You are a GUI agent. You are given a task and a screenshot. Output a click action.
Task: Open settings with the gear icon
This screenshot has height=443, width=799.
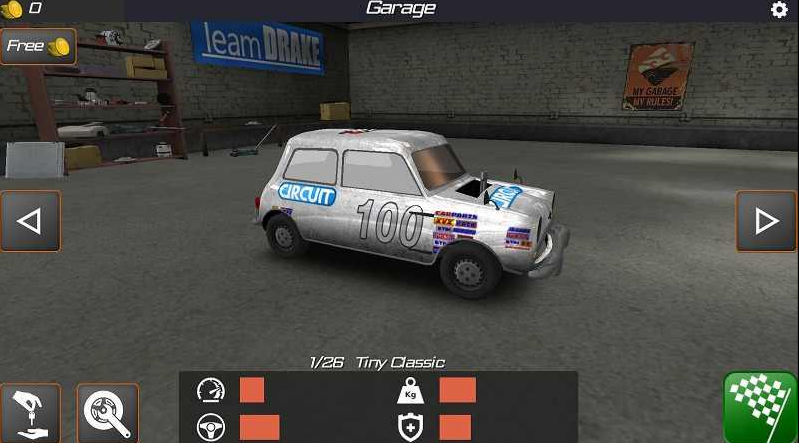(779, 10)
